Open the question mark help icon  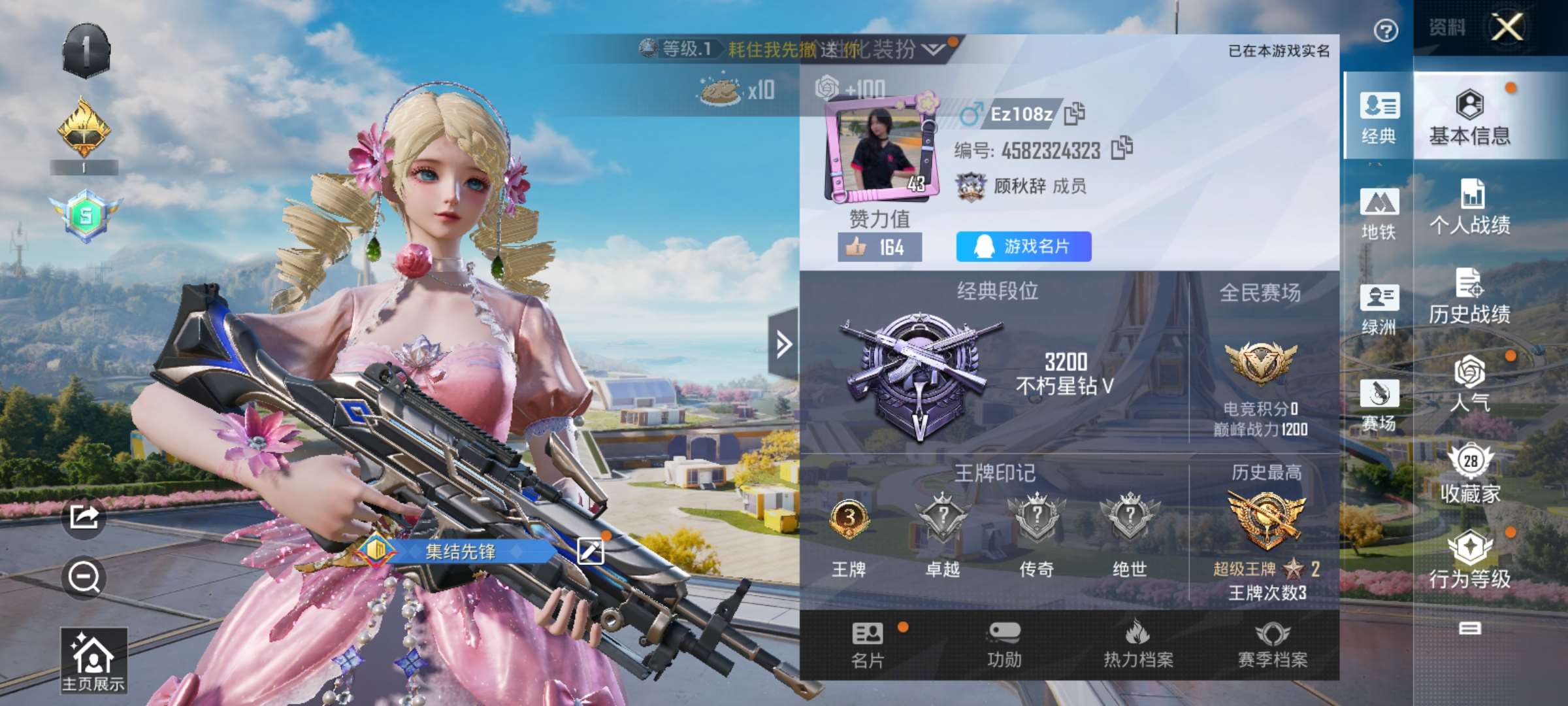(x=1385, y=31)
